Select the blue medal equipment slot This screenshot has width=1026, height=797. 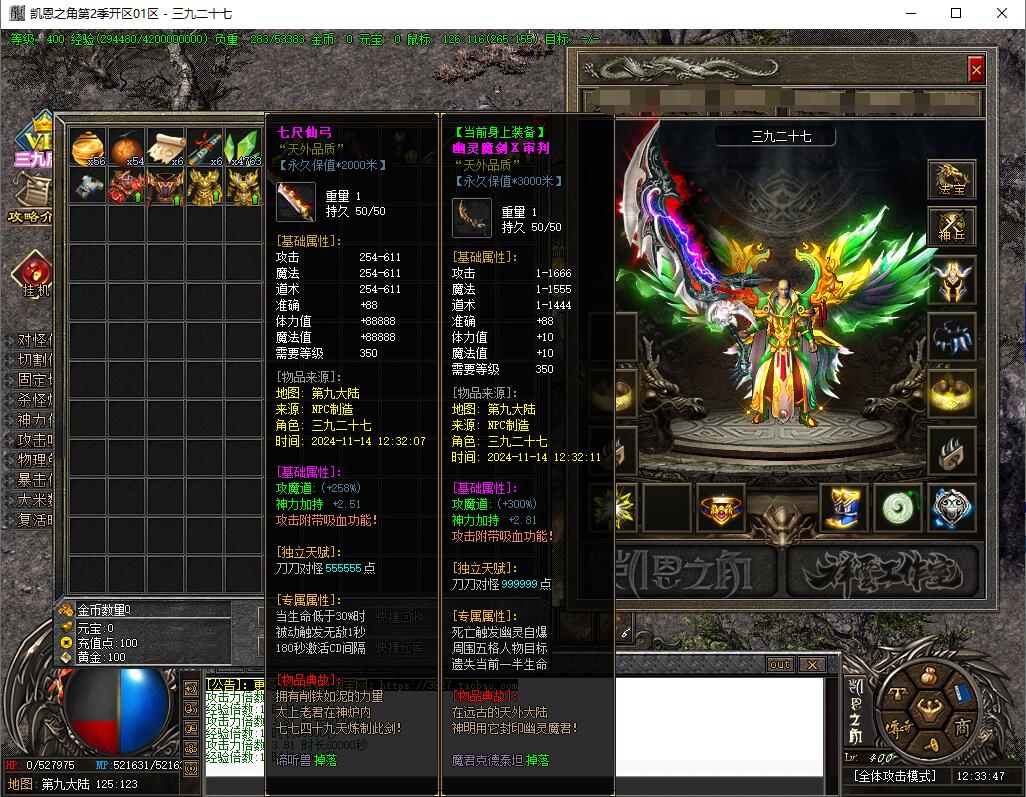(951, 508)
